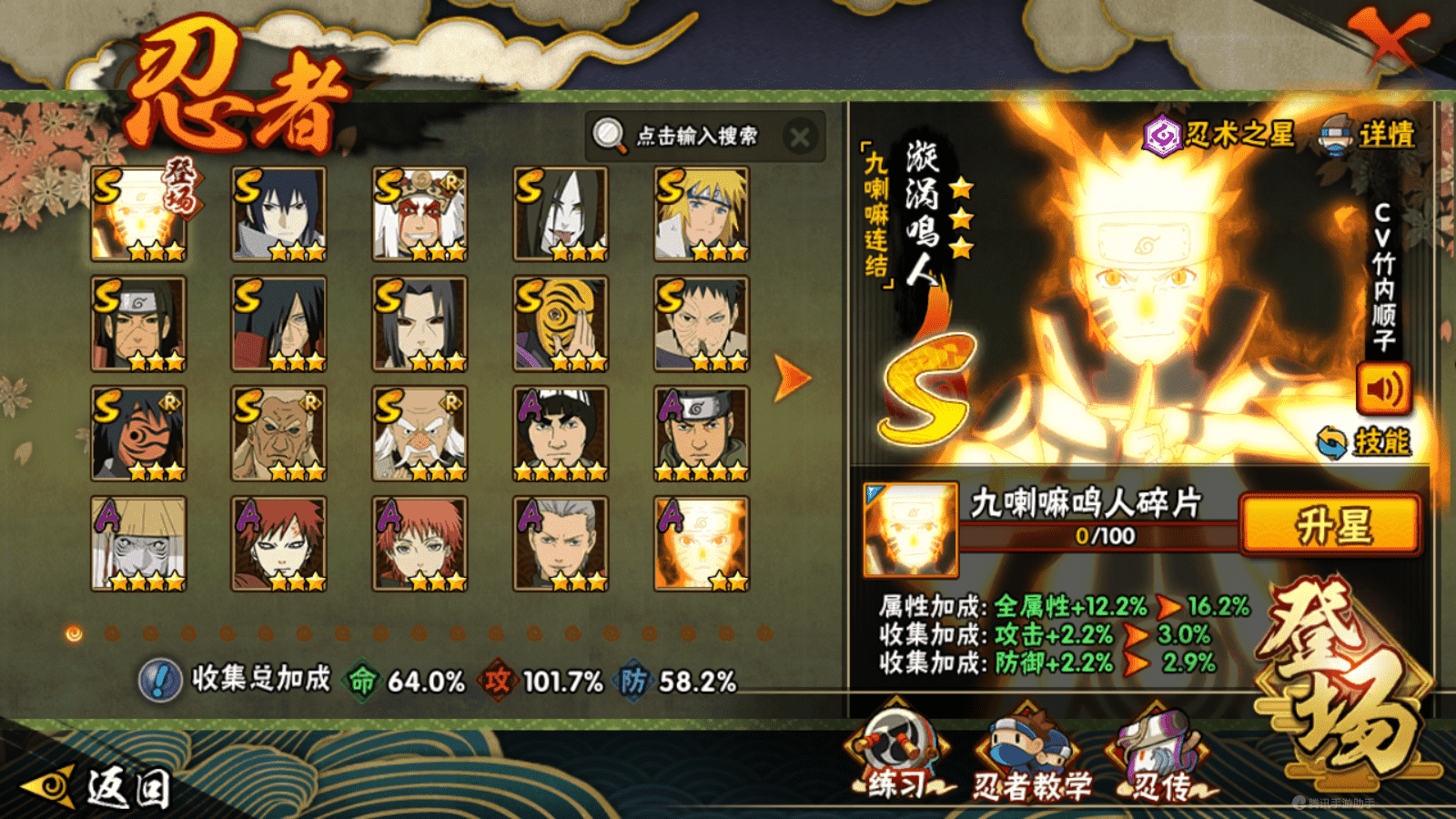Open the 忍术之星 ninjutsu star panel
The image size is (1456, 819).
click(1219, 136)
